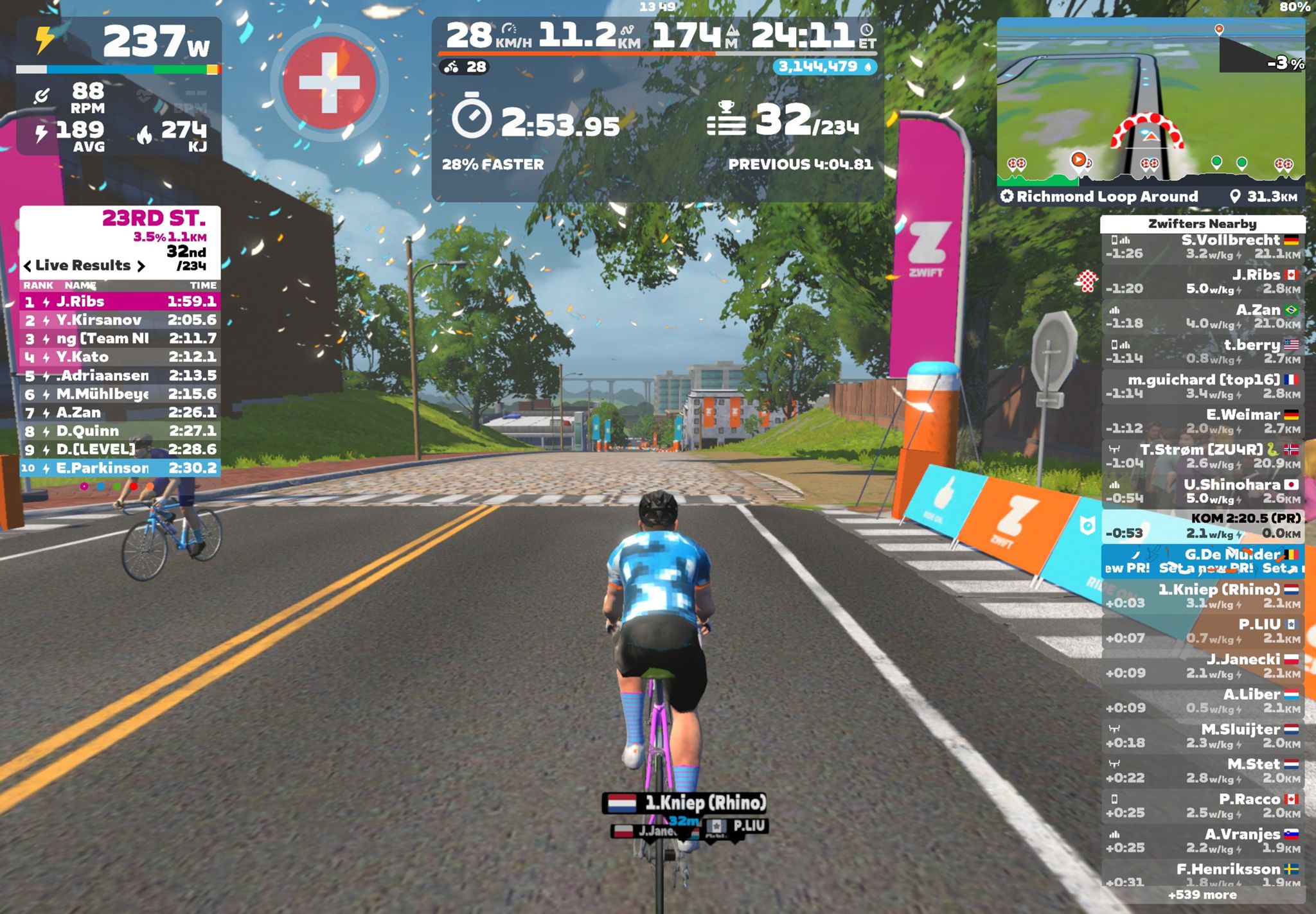Choose P.LIU in the nearby list
1316x914 pixels.
click(x=1202, y=631)
